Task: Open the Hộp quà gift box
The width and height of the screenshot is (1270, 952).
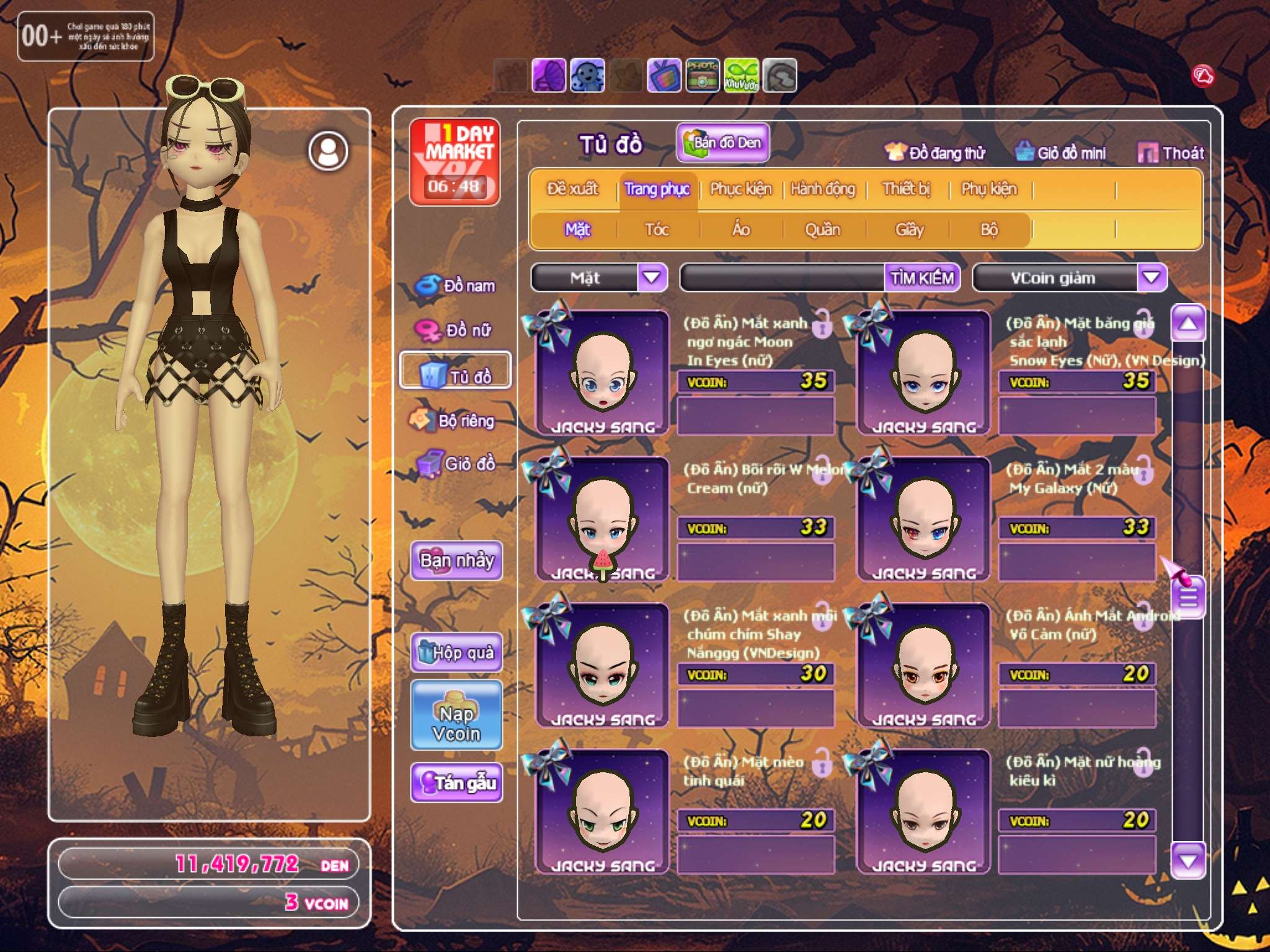Action: point(456,652)
